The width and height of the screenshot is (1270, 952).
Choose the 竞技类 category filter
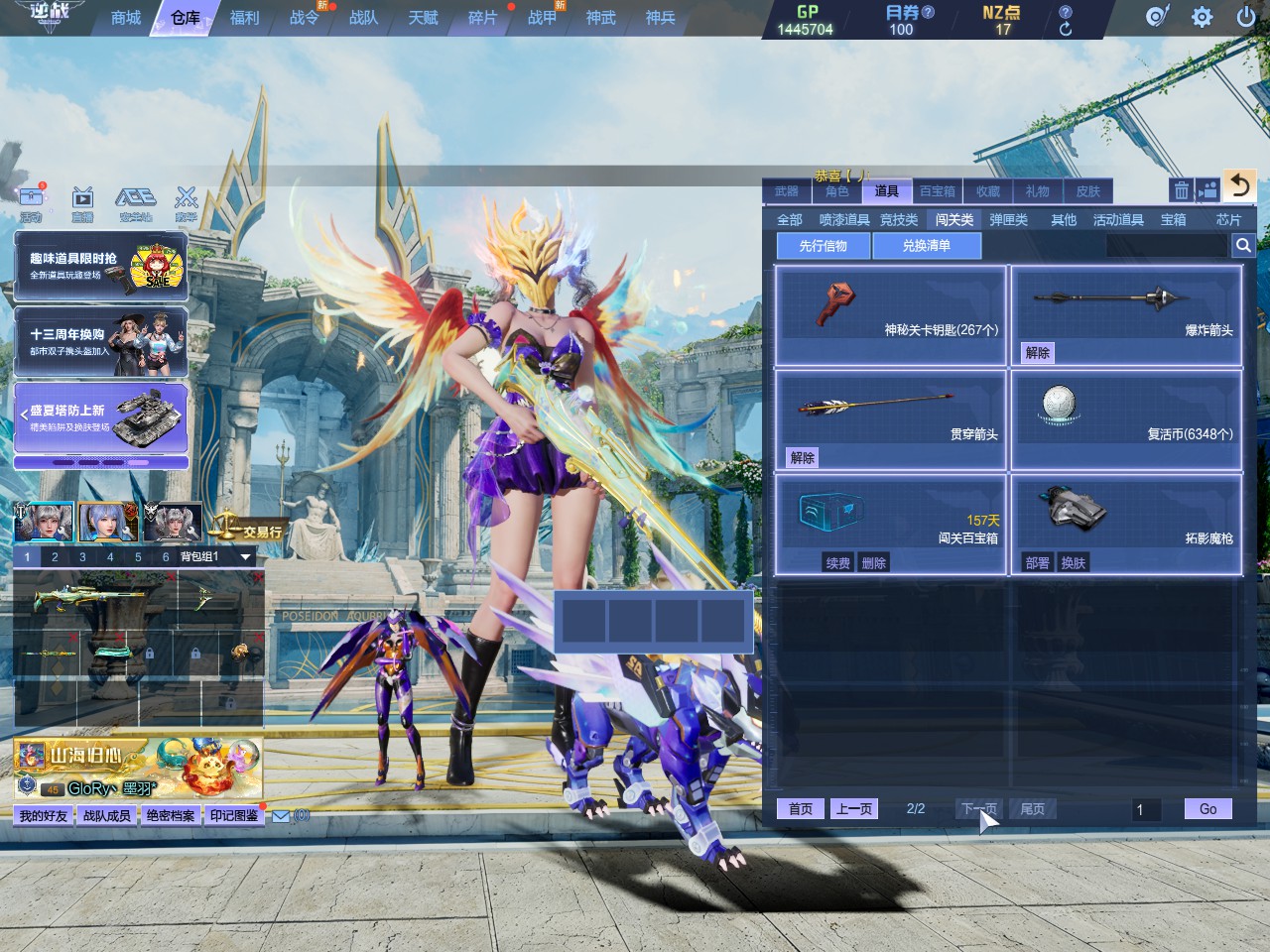[x=899, y=220]
